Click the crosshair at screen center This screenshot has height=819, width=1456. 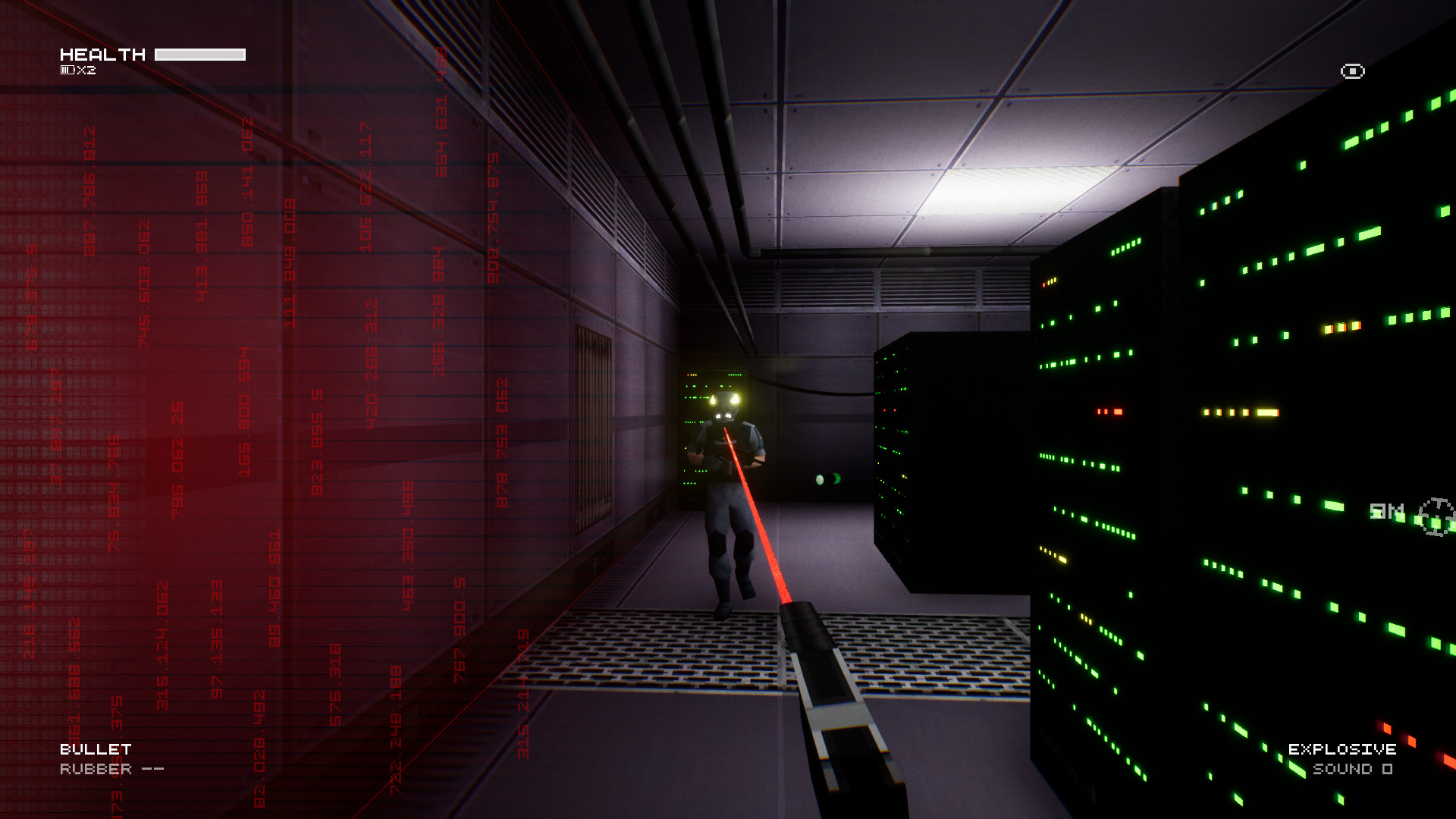[728, 409]
